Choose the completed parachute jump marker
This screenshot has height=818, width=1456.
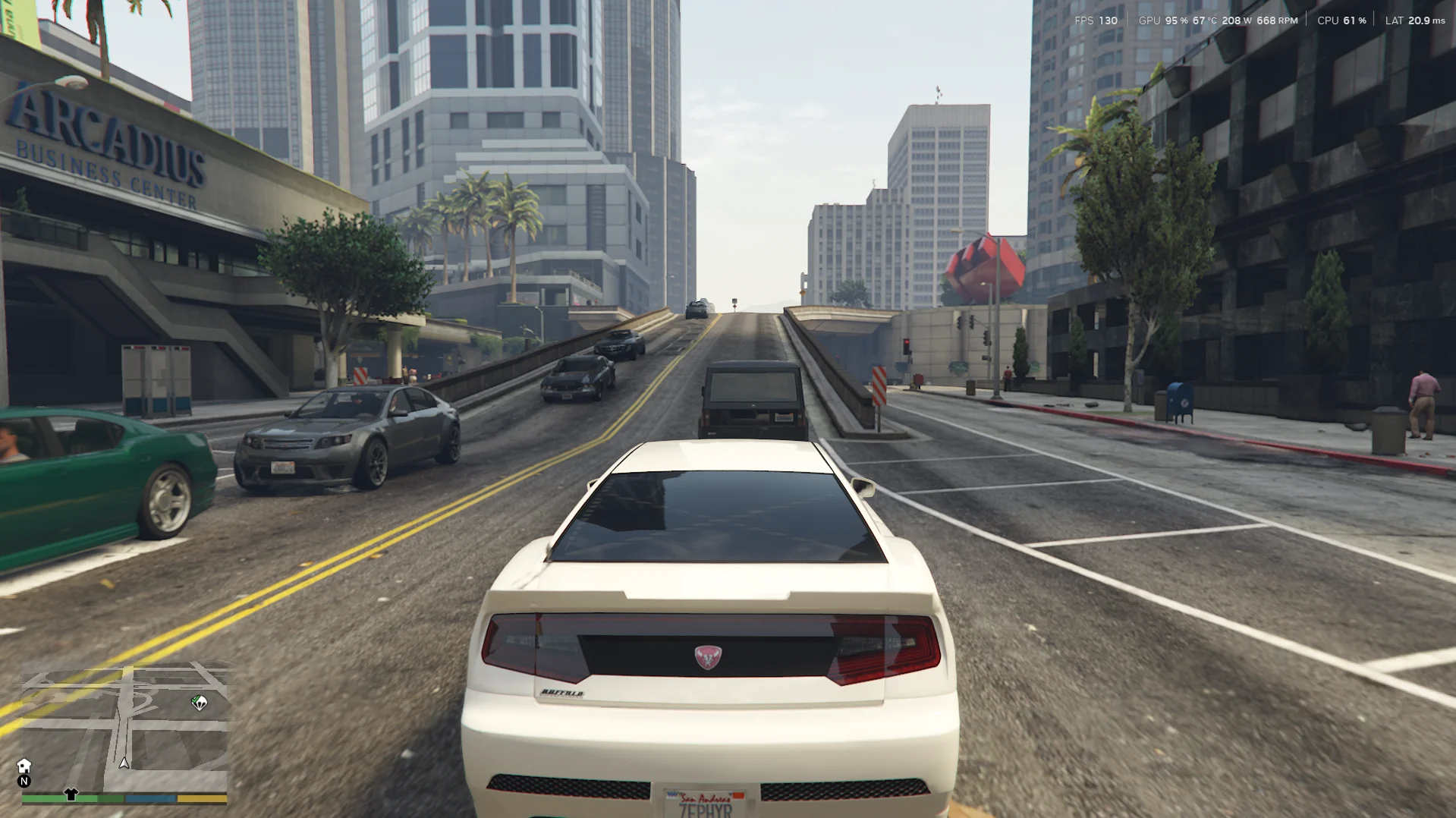click(x=199, y=703)
